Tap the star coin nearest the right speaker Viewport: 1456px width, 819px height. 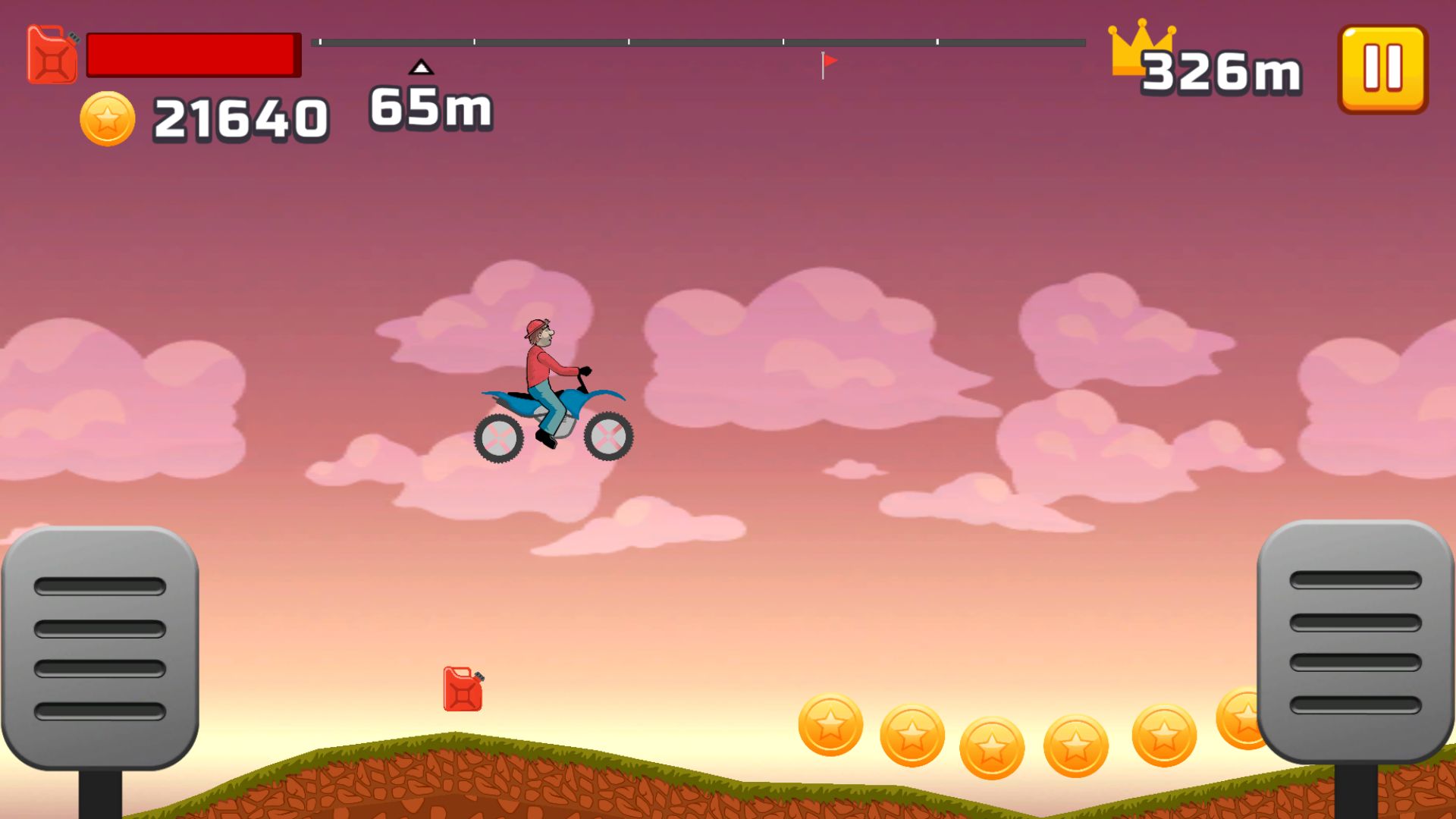click(1240, 717)
